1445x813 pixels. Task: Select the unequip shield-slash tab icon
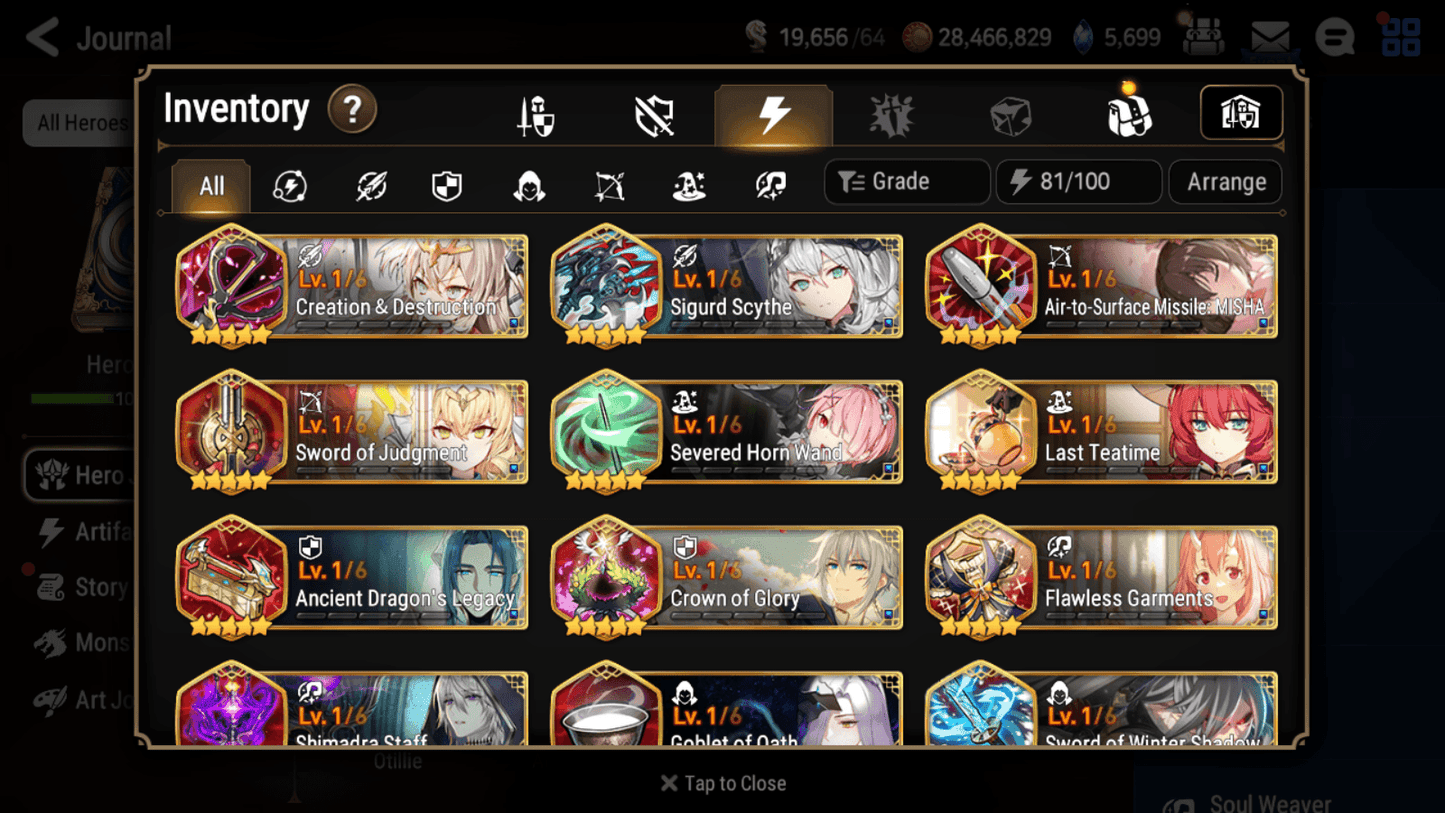[x=653, y=113]
